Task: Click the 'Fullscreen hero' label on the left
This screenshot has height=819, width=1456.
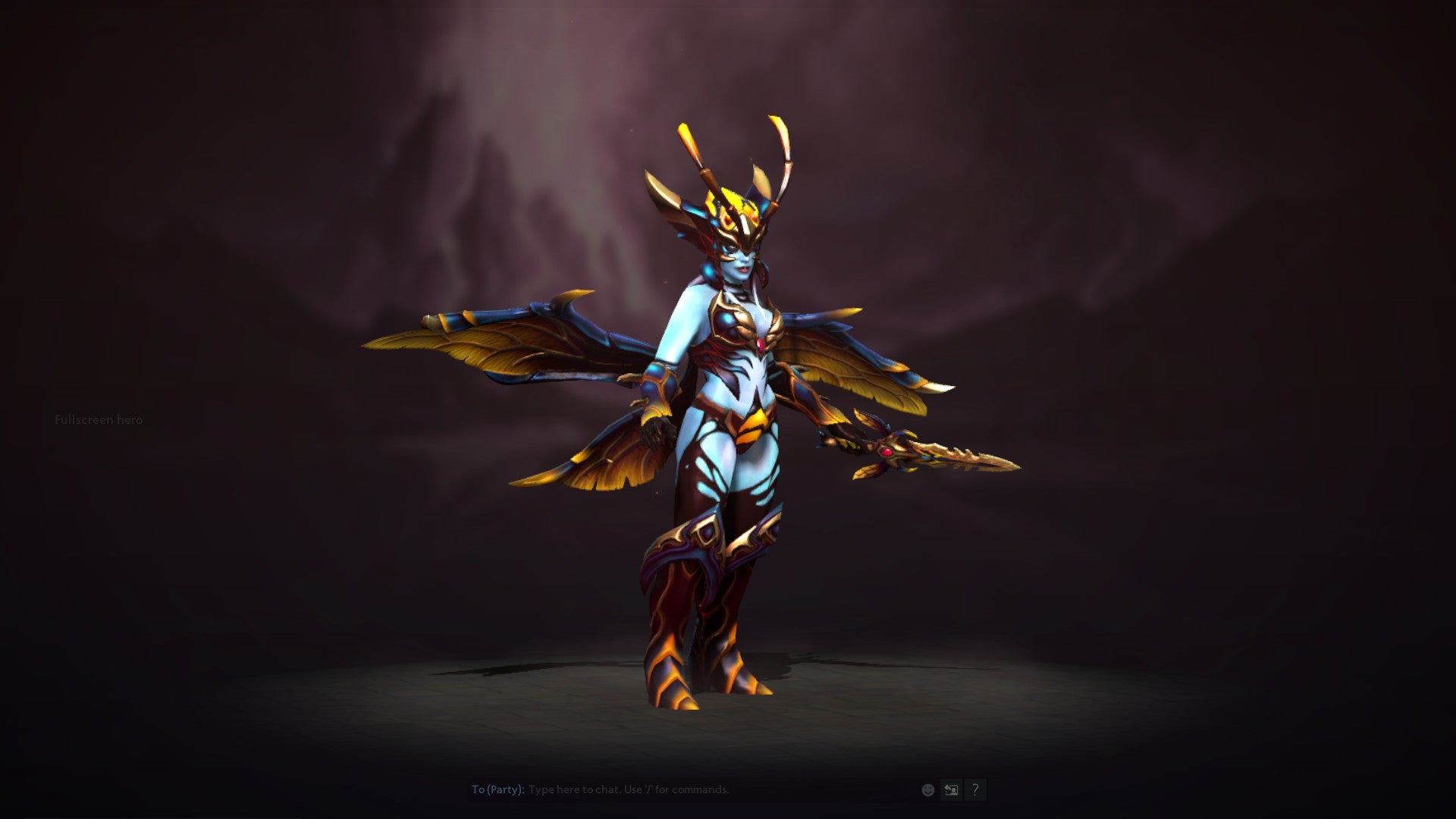Action: click(98, 419)
